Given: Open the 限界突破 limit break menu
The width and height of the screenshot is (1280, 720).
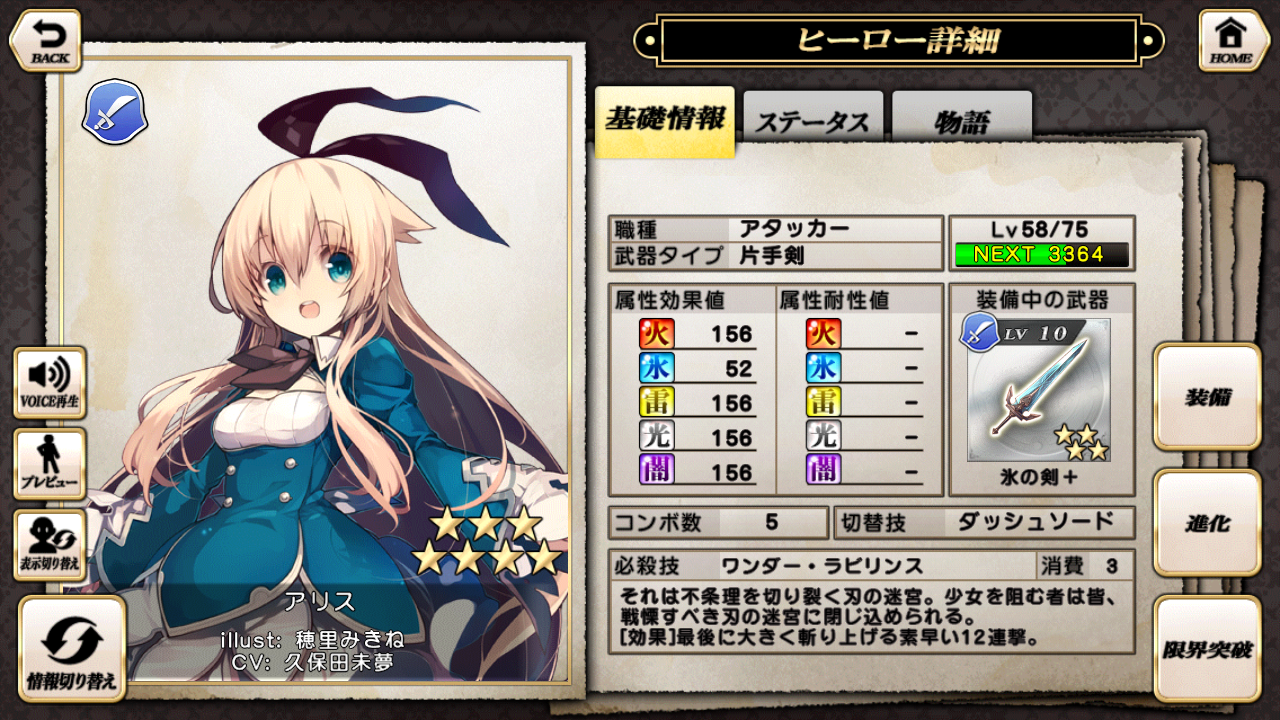Looking at the screenshot, I should tap(1207, 649).
